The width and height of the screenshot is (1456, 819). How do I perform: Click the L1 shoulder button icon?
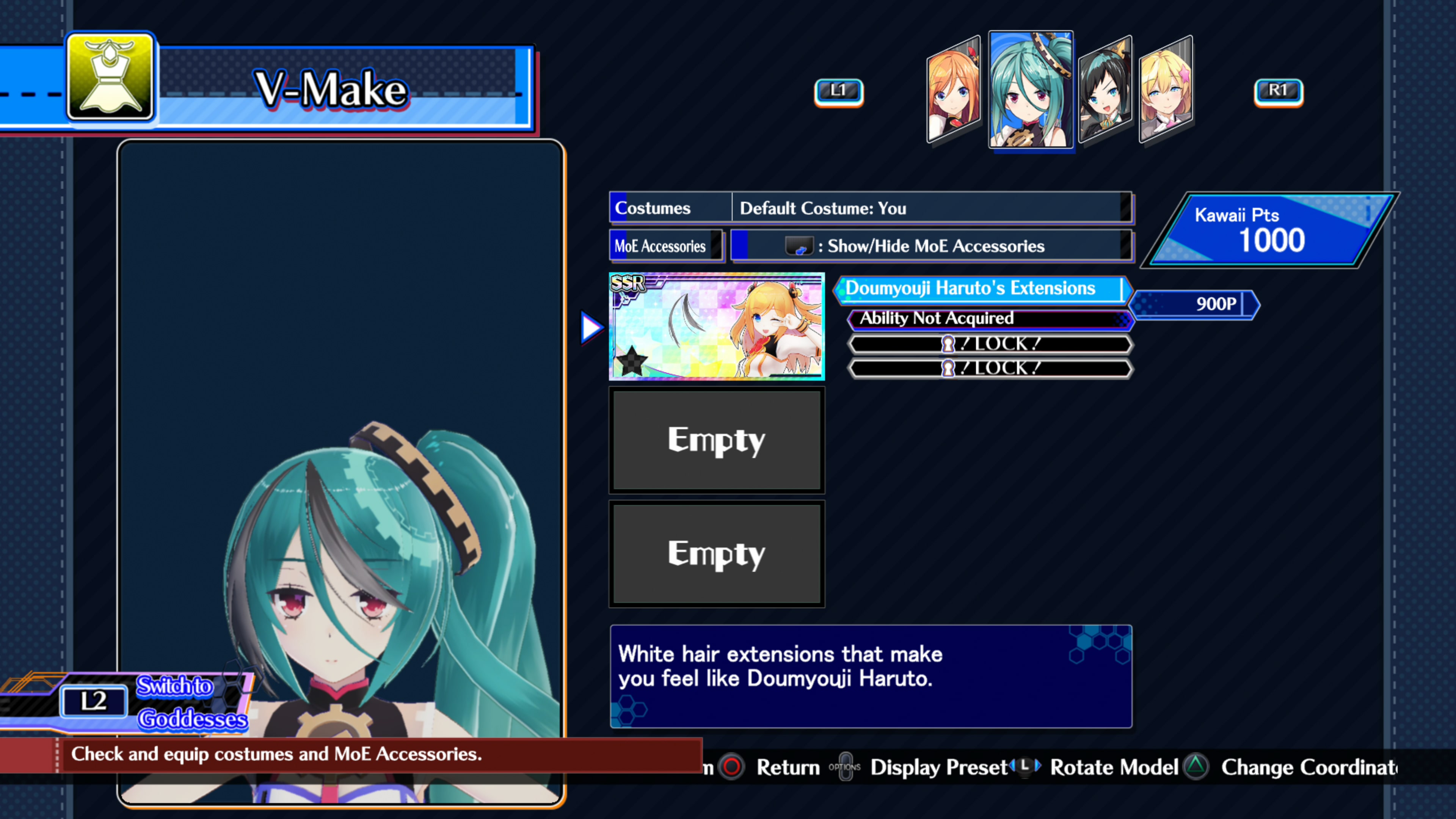pyautogui.click(x=839, y=91)
